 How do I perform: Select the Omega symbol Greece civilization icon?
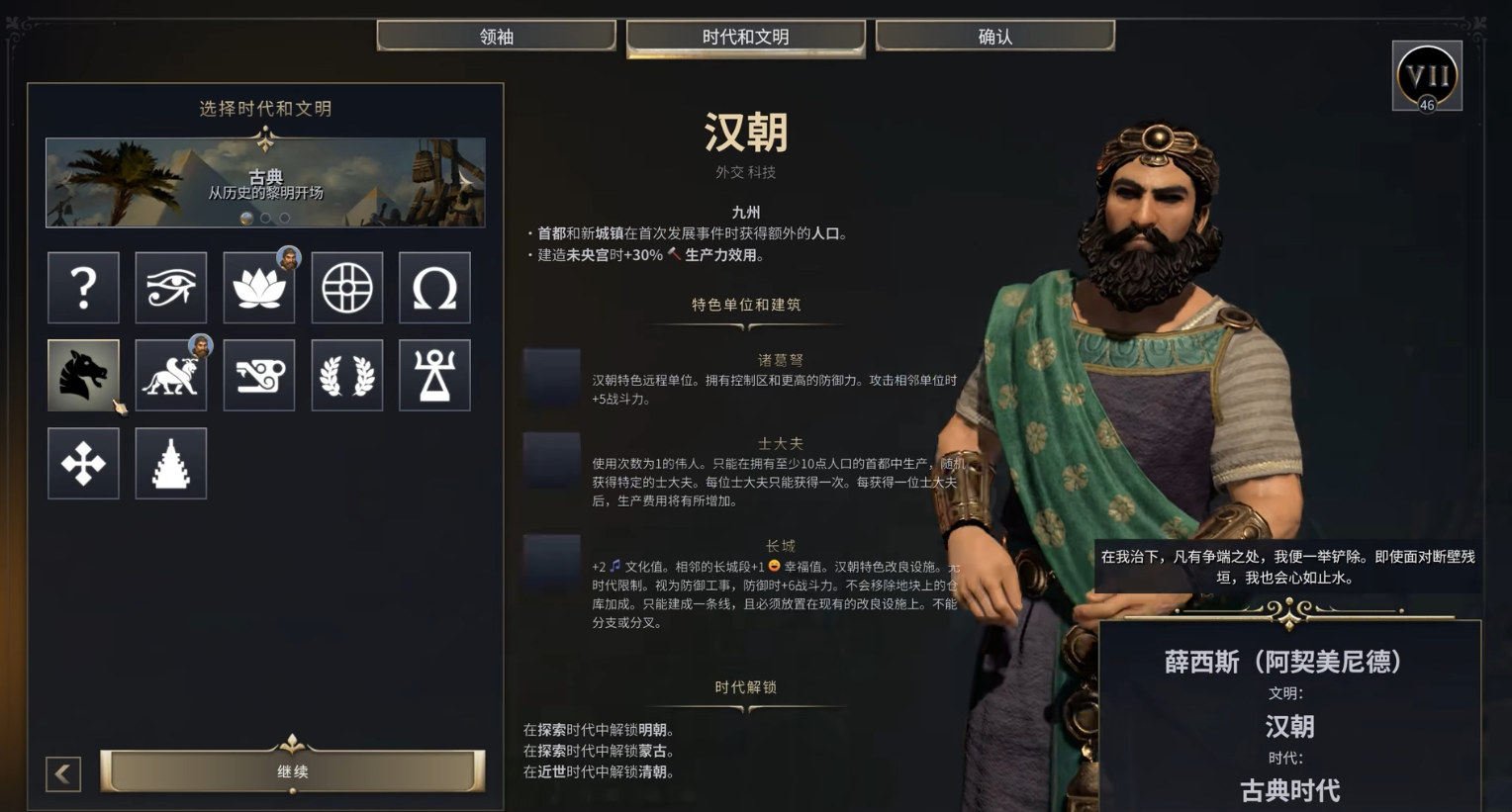coord(434,288)
